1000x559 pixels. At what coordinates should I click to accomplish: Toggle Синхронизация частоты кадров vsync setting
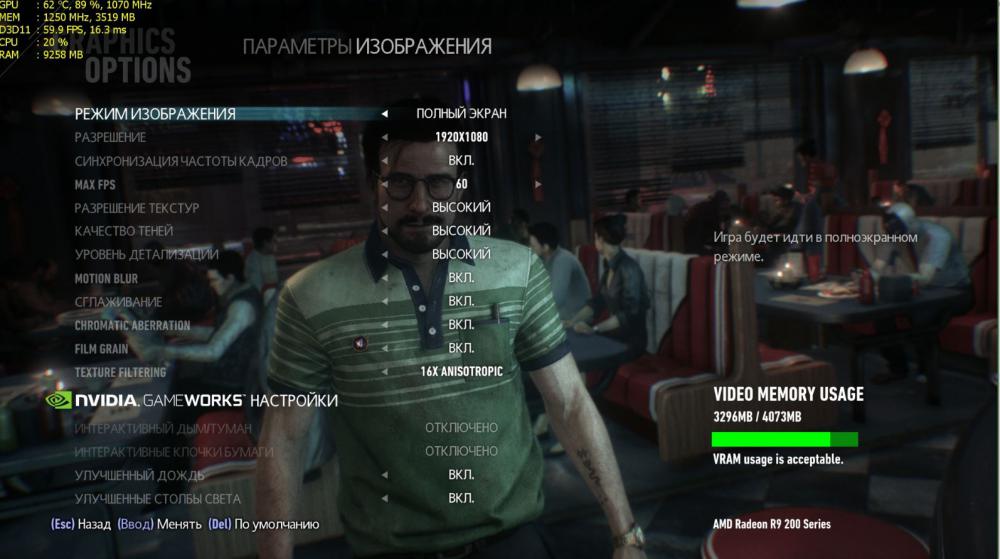(x=181, y=161)
